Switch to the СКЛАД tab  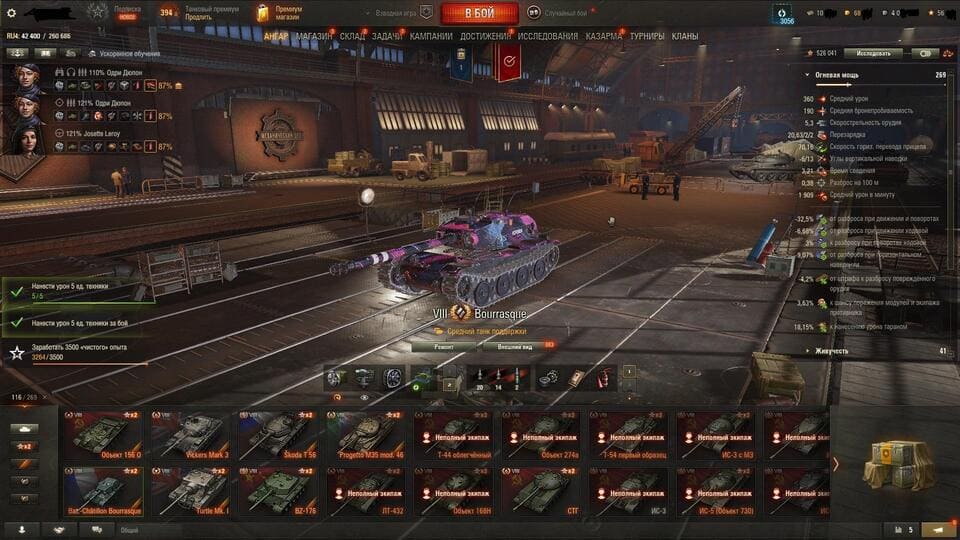pyautogui.click(x=352, y=37)
